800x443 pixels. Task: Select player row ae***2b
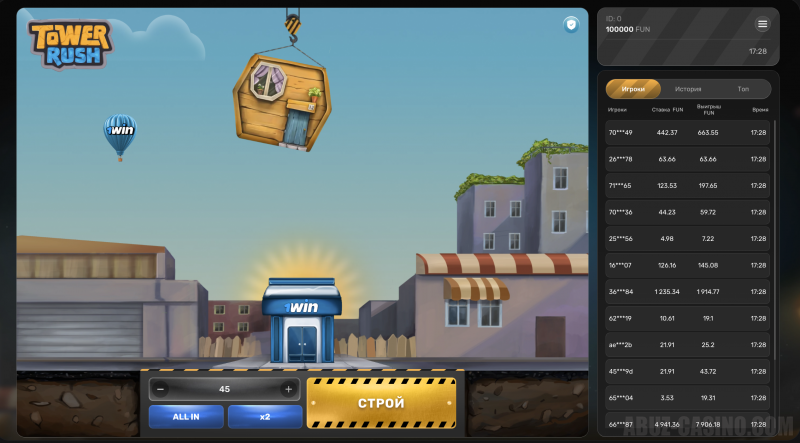tap(688, 345)
